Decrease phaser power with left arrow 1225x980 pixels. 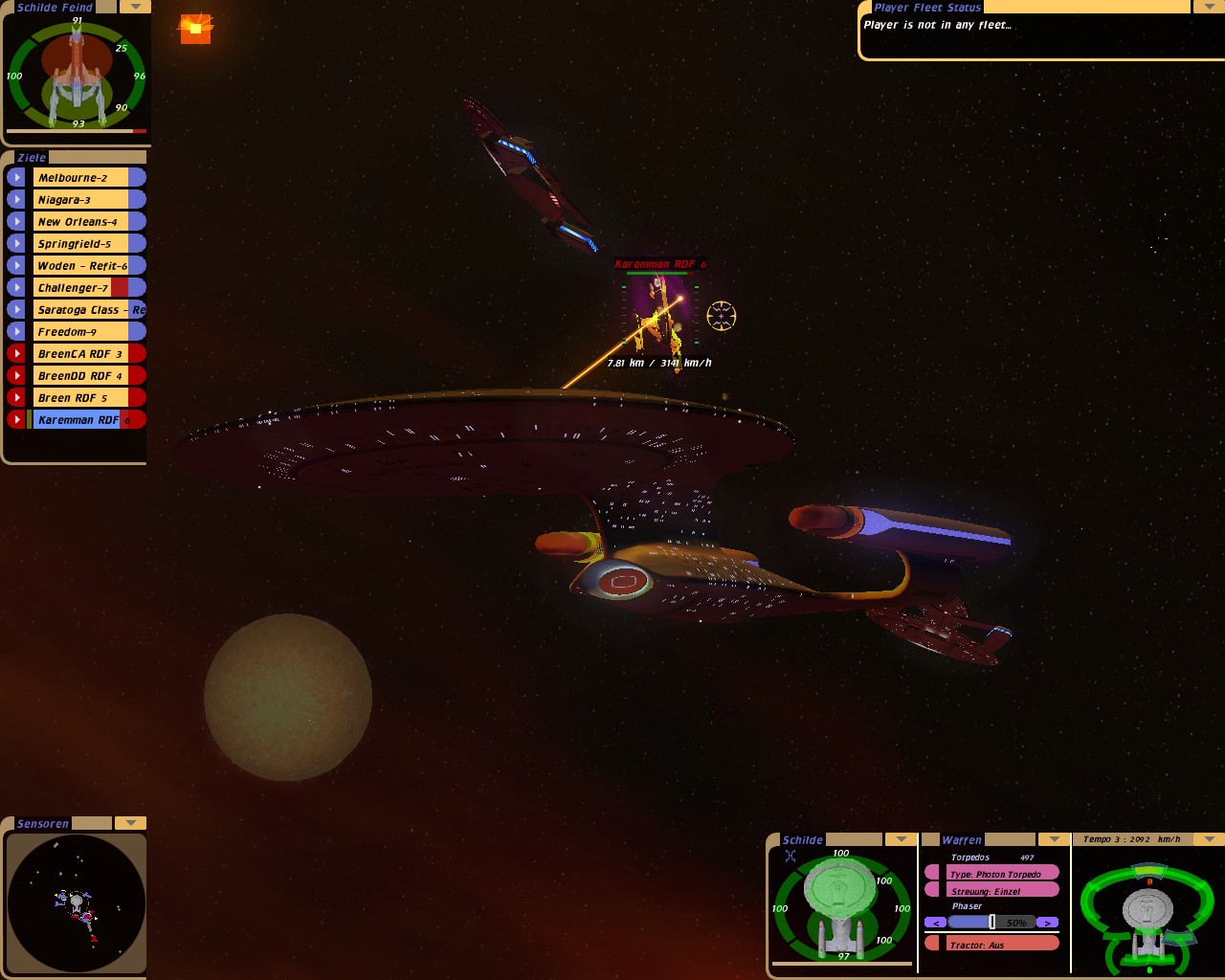tap(935, 923)
